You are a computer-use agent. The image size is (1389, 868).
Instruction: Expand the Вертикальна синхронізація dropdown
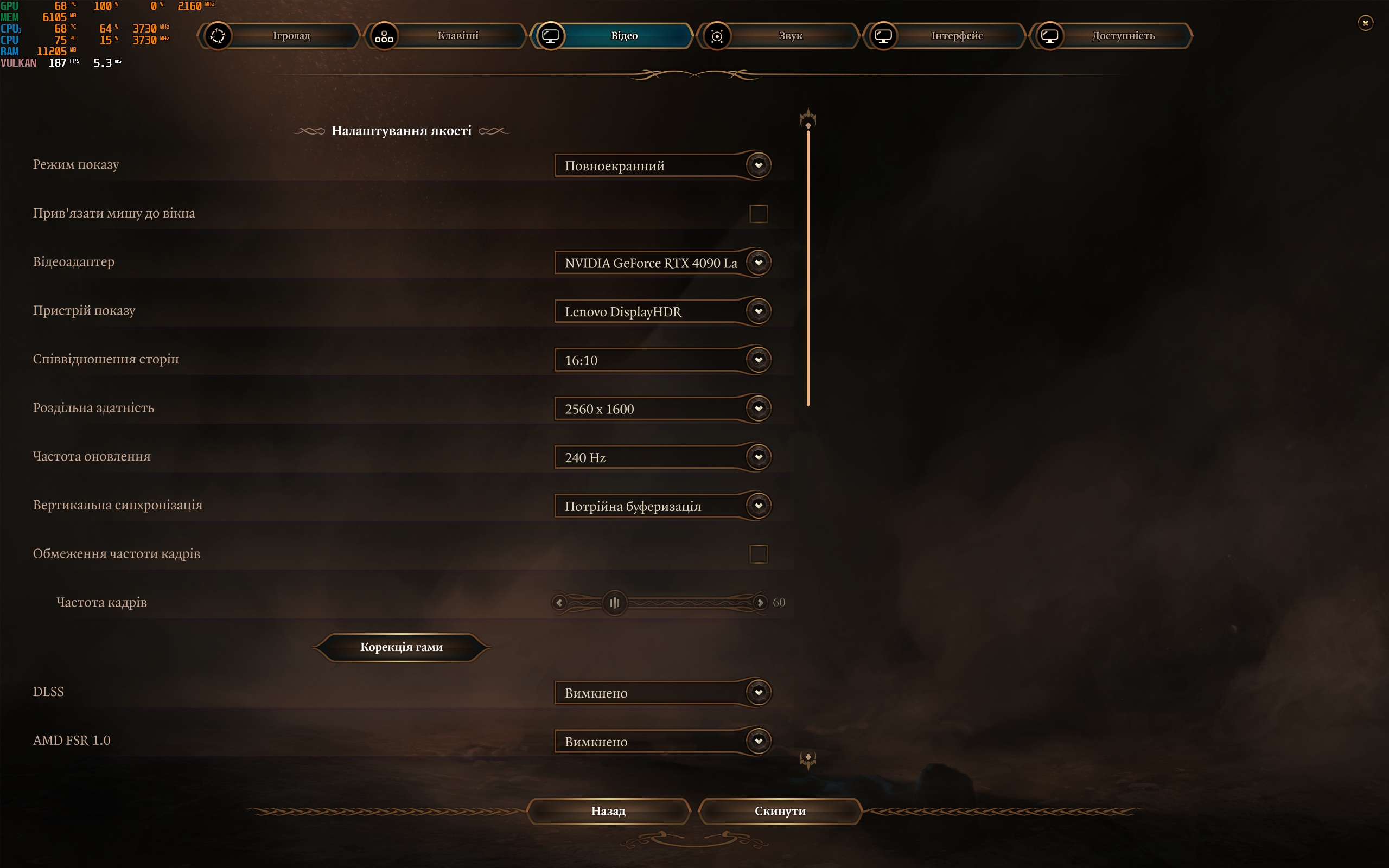[662, 506]
